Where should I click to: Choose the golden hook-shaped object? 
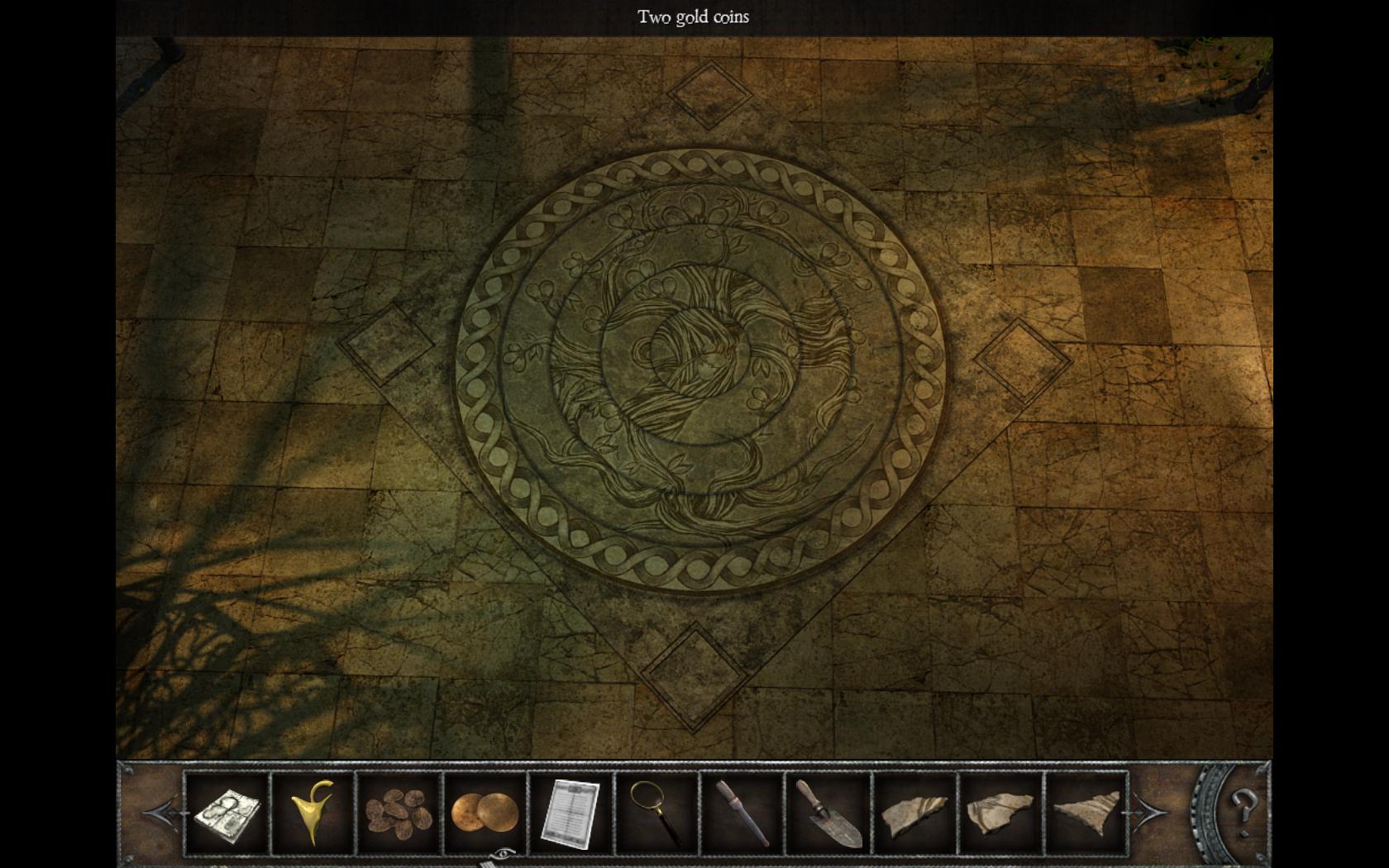coord(313,813)
